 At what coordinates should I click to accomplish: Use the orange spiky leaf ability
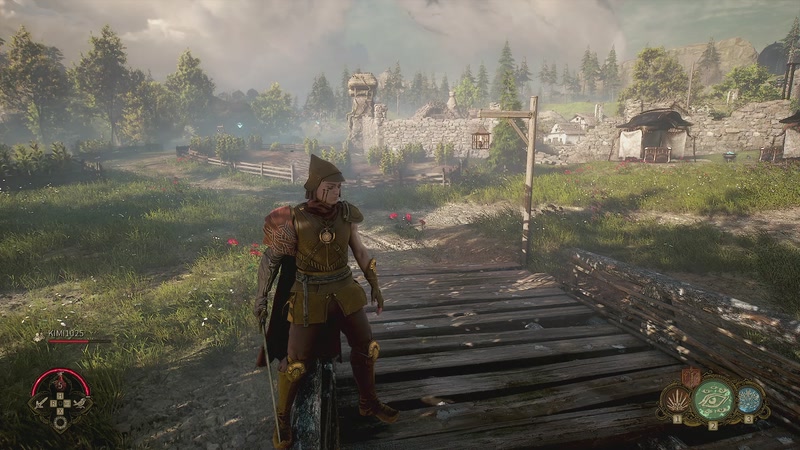(x=676, y=401)
